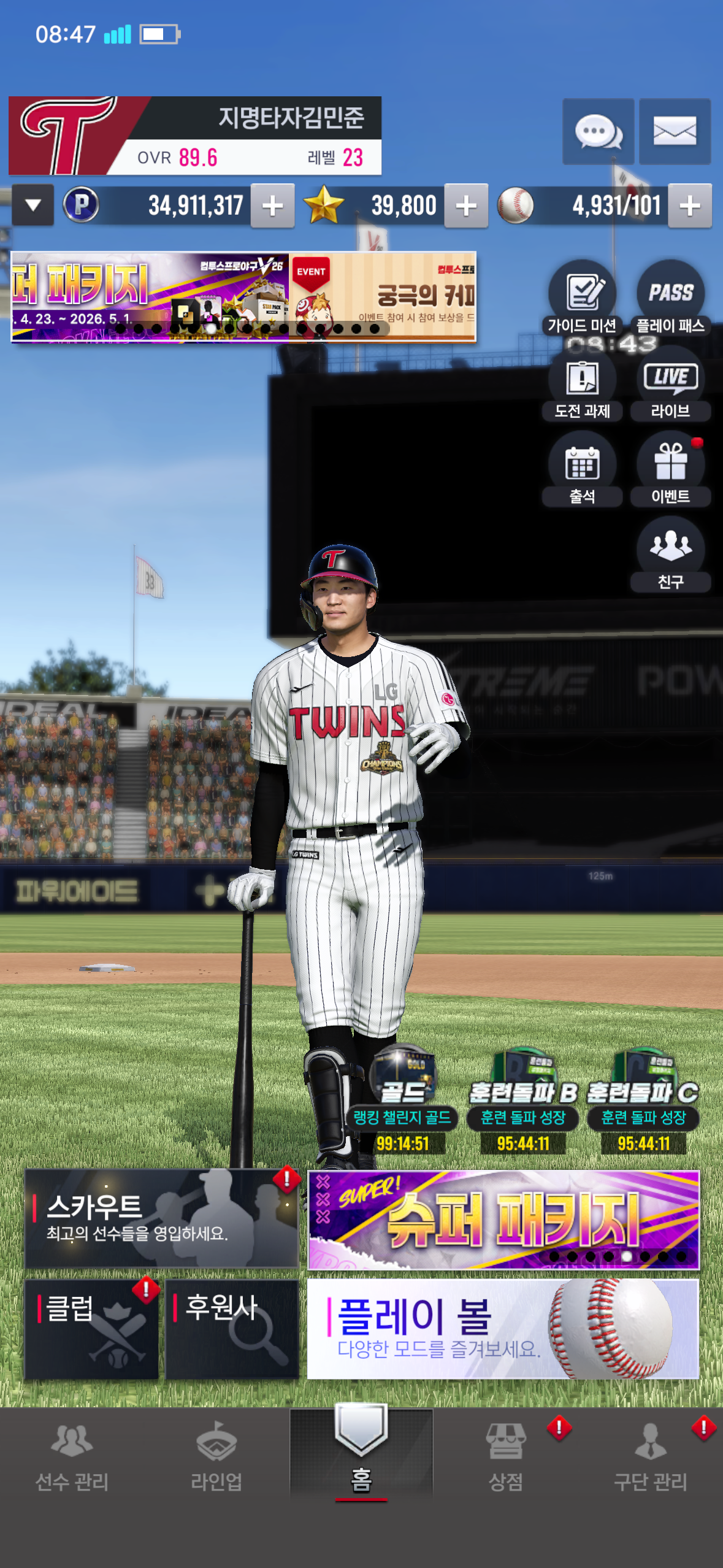Open the 후원사 sponsor menu
The height and width of the screenshot is (1568, 723).
point(232,1329)
